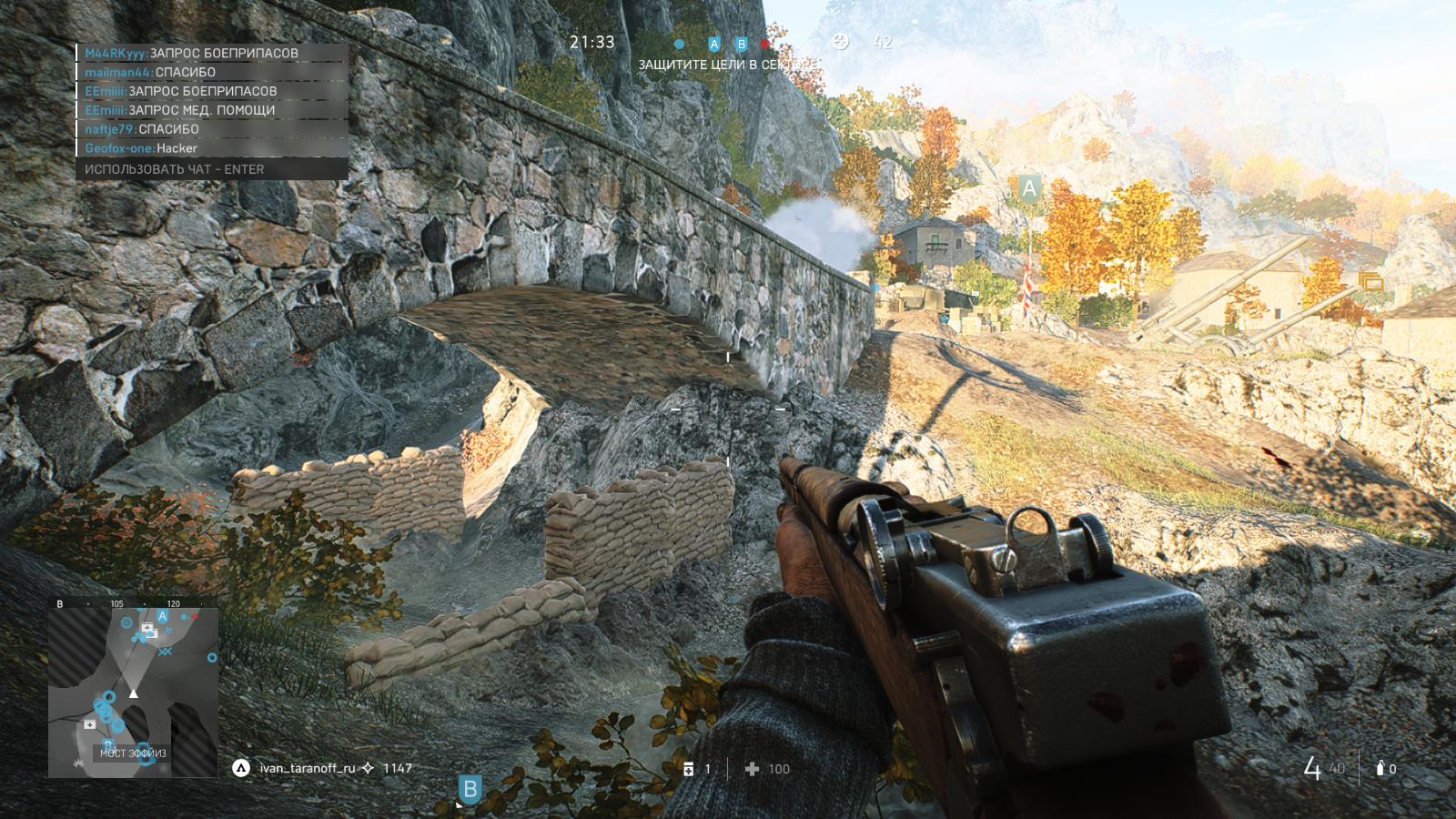Select objective A indicator at top

coord(714,44)
